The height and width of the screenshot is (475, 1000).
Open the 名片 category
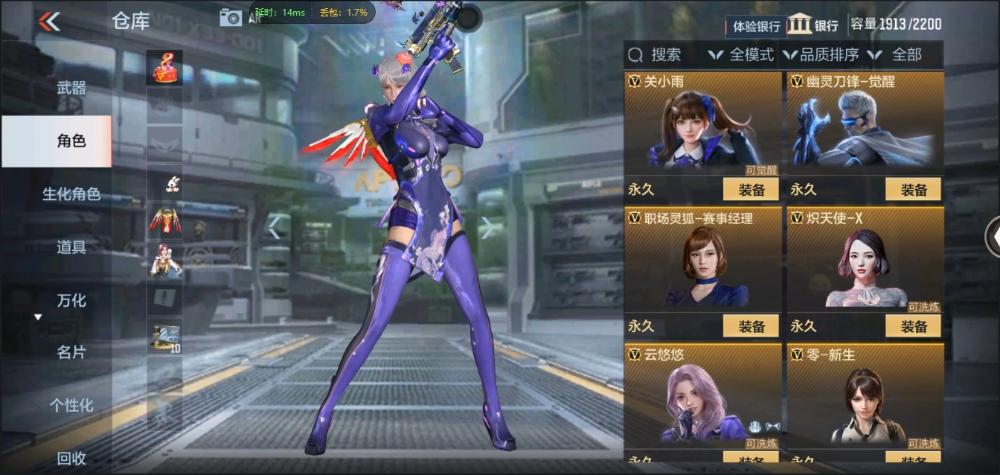(71, 352)
